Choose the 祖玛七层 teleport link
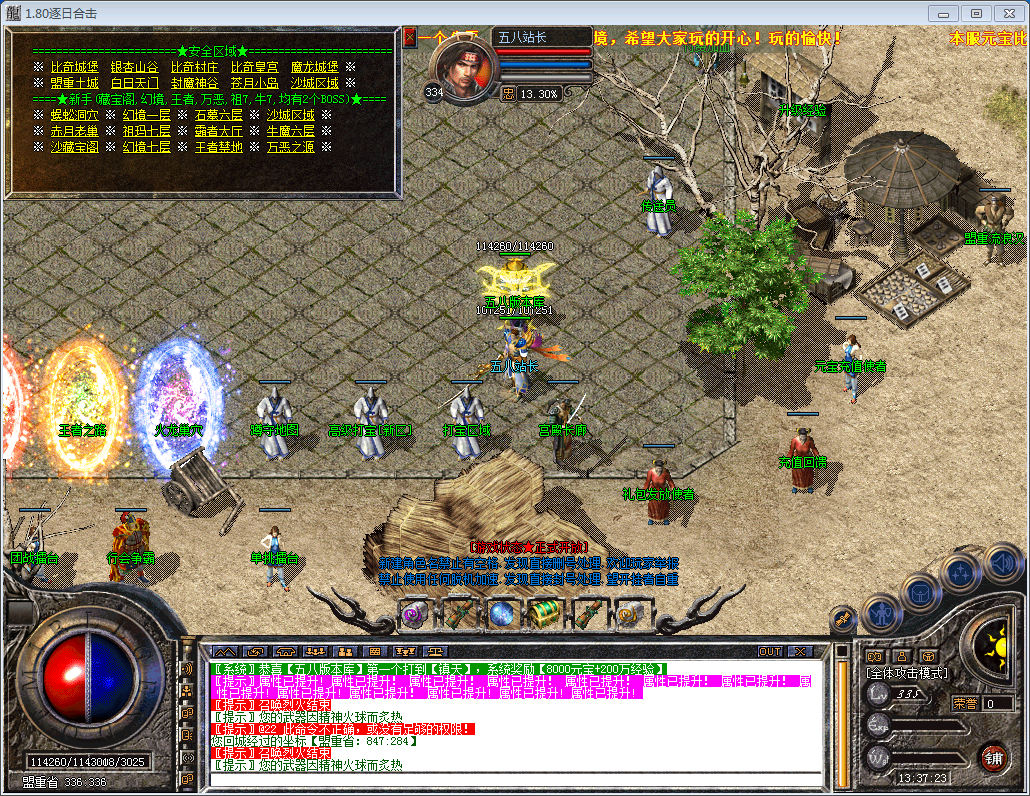 [147, 131]
